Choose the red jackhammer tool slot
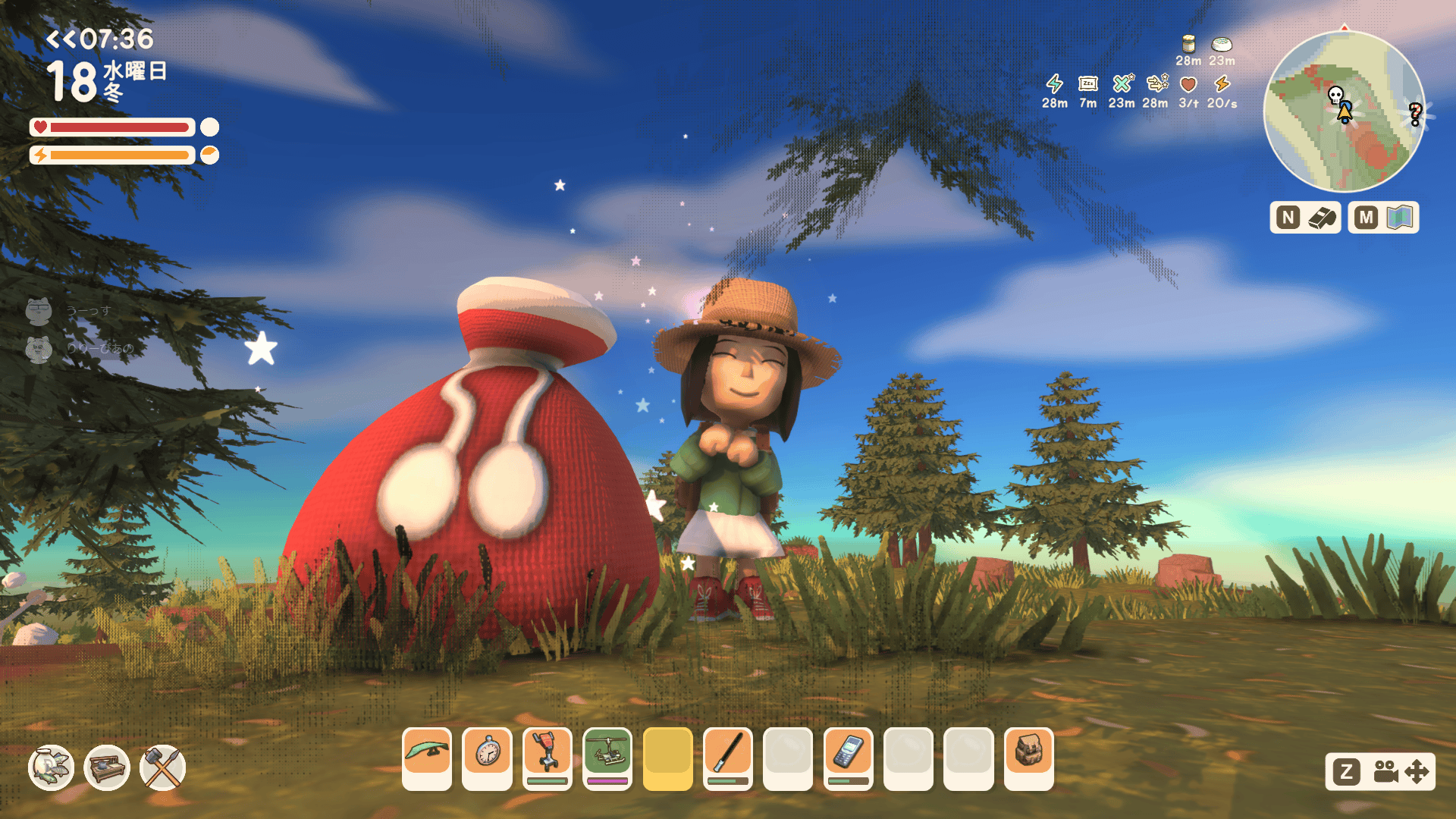 click(547, 758)
